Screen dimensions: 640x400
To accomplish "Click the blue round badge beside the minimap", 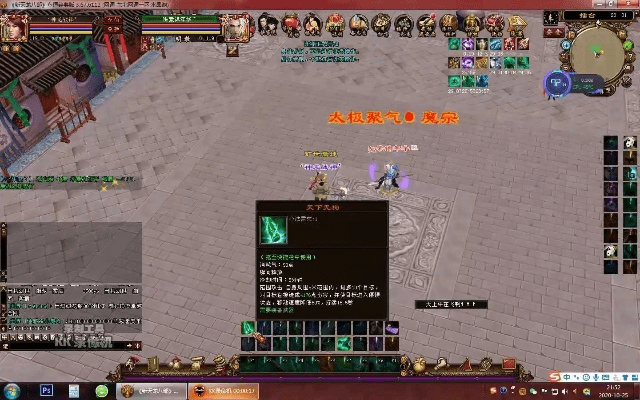I will pyautogui.click(x=556, y=82).
